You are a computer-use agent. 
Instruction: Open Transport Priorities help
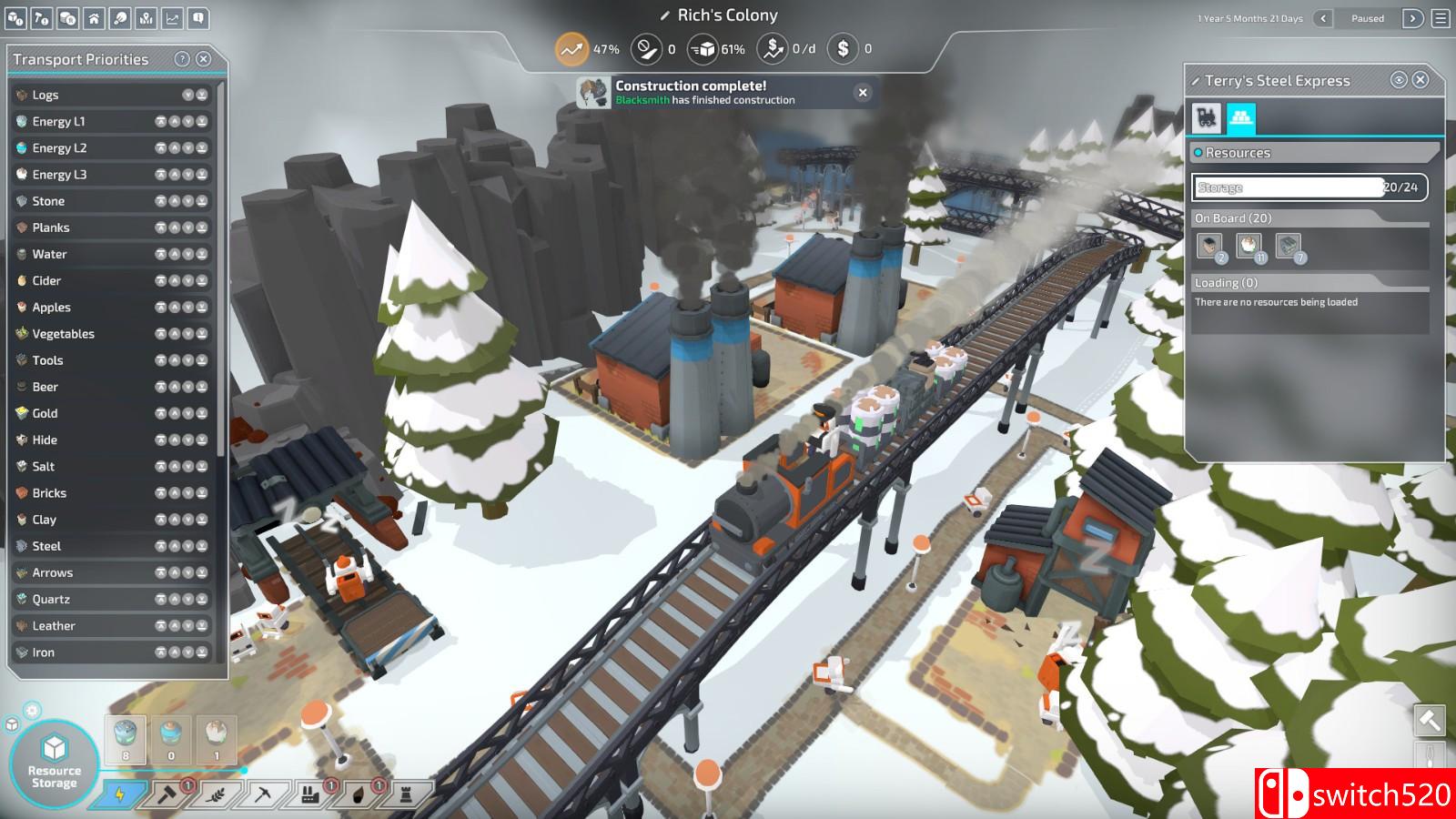[182, 59]
